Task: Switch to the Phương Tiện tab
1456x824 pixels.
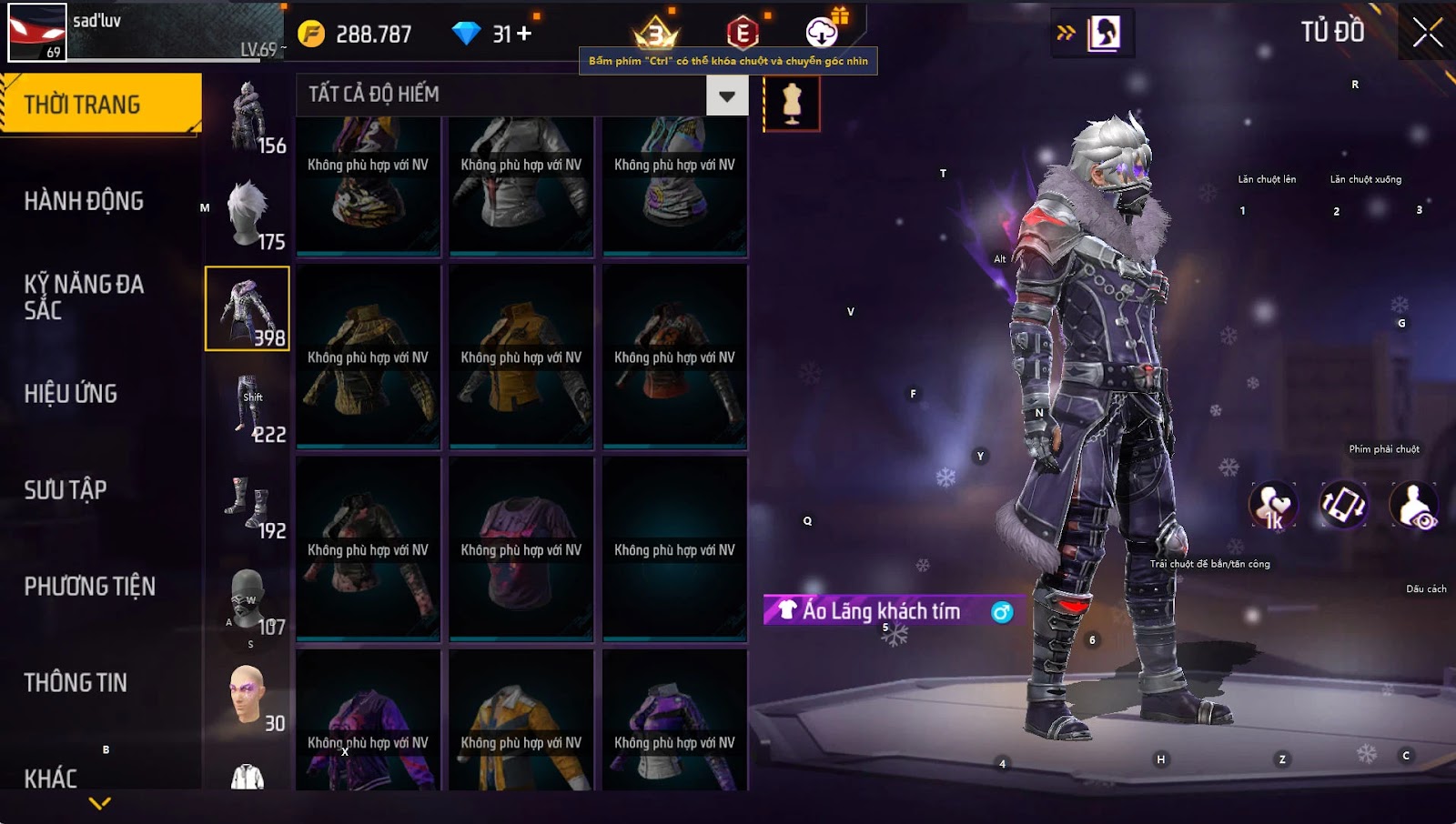Action: pos(89,587)
